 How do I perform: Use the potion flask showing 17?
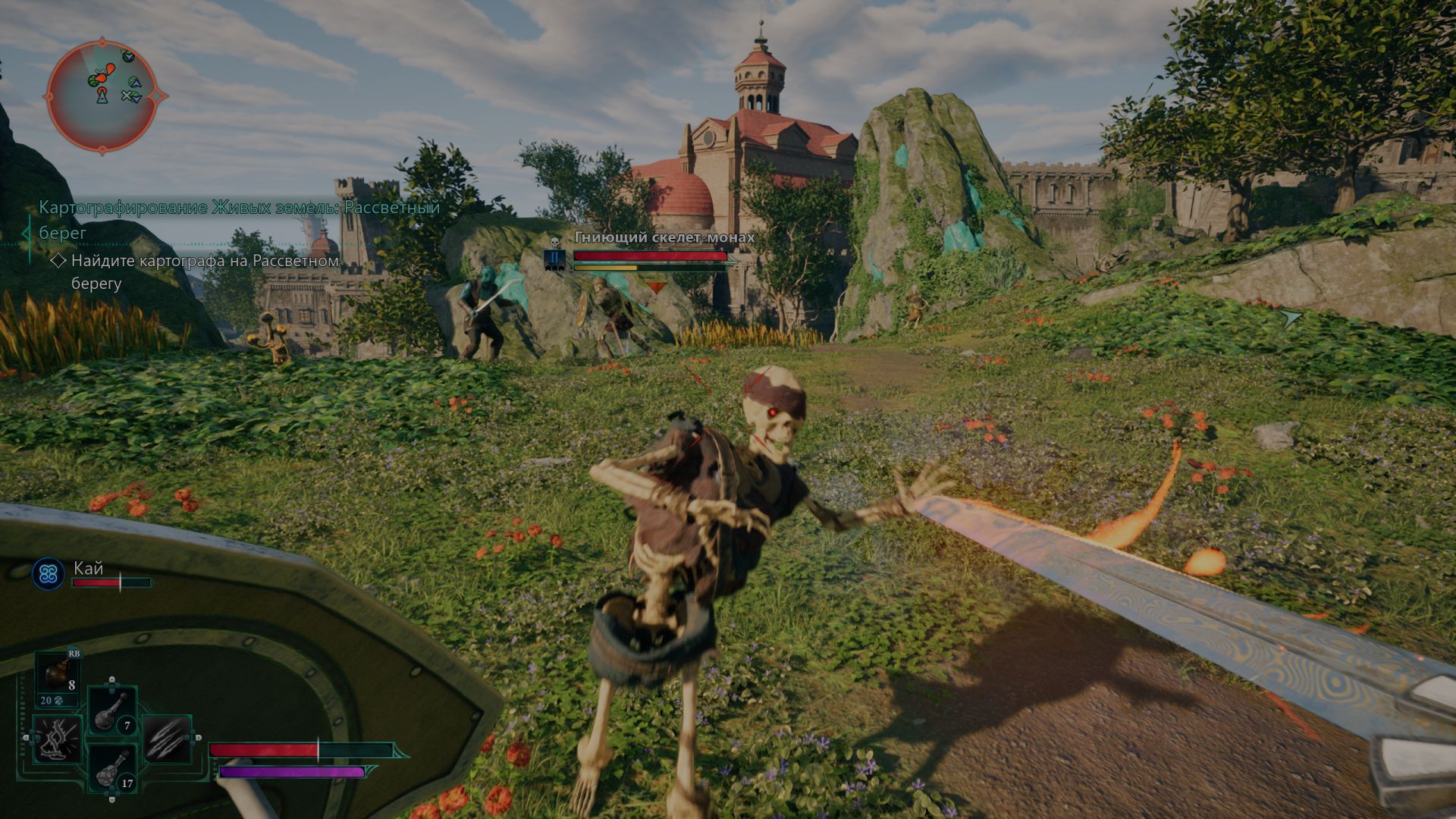112,769
